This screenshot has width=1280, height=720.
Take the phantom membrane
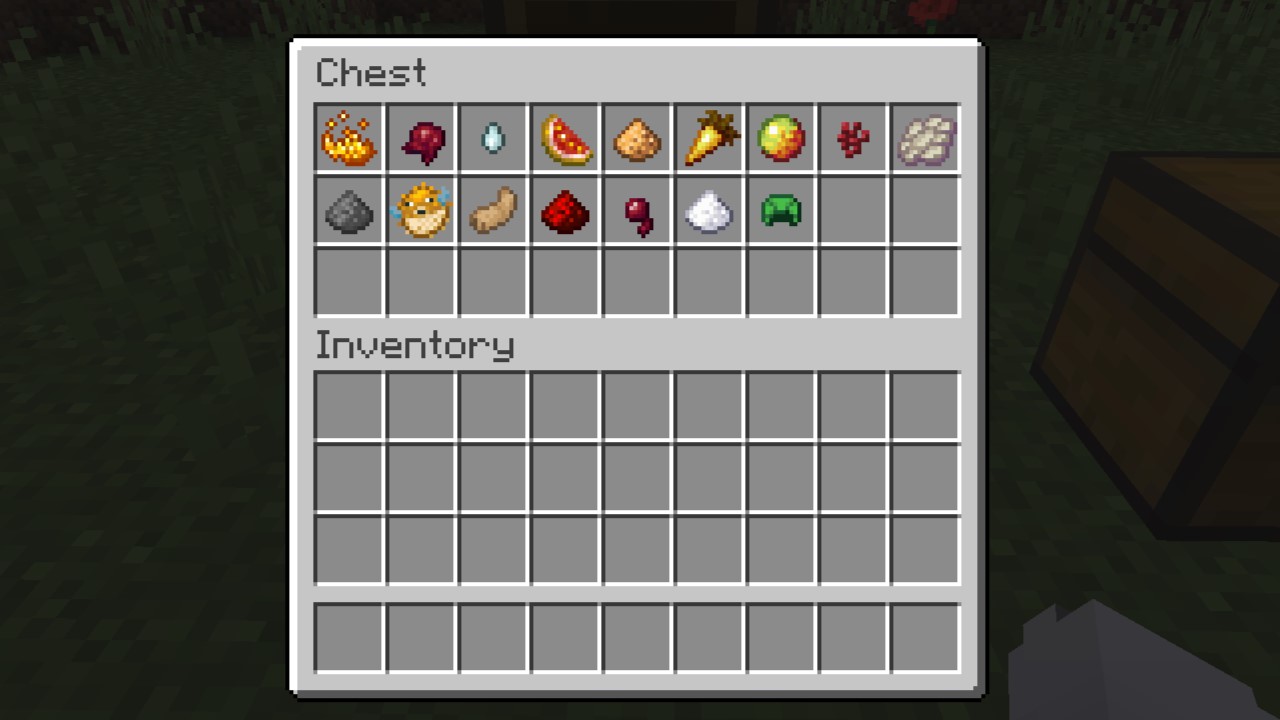[924, 139]
